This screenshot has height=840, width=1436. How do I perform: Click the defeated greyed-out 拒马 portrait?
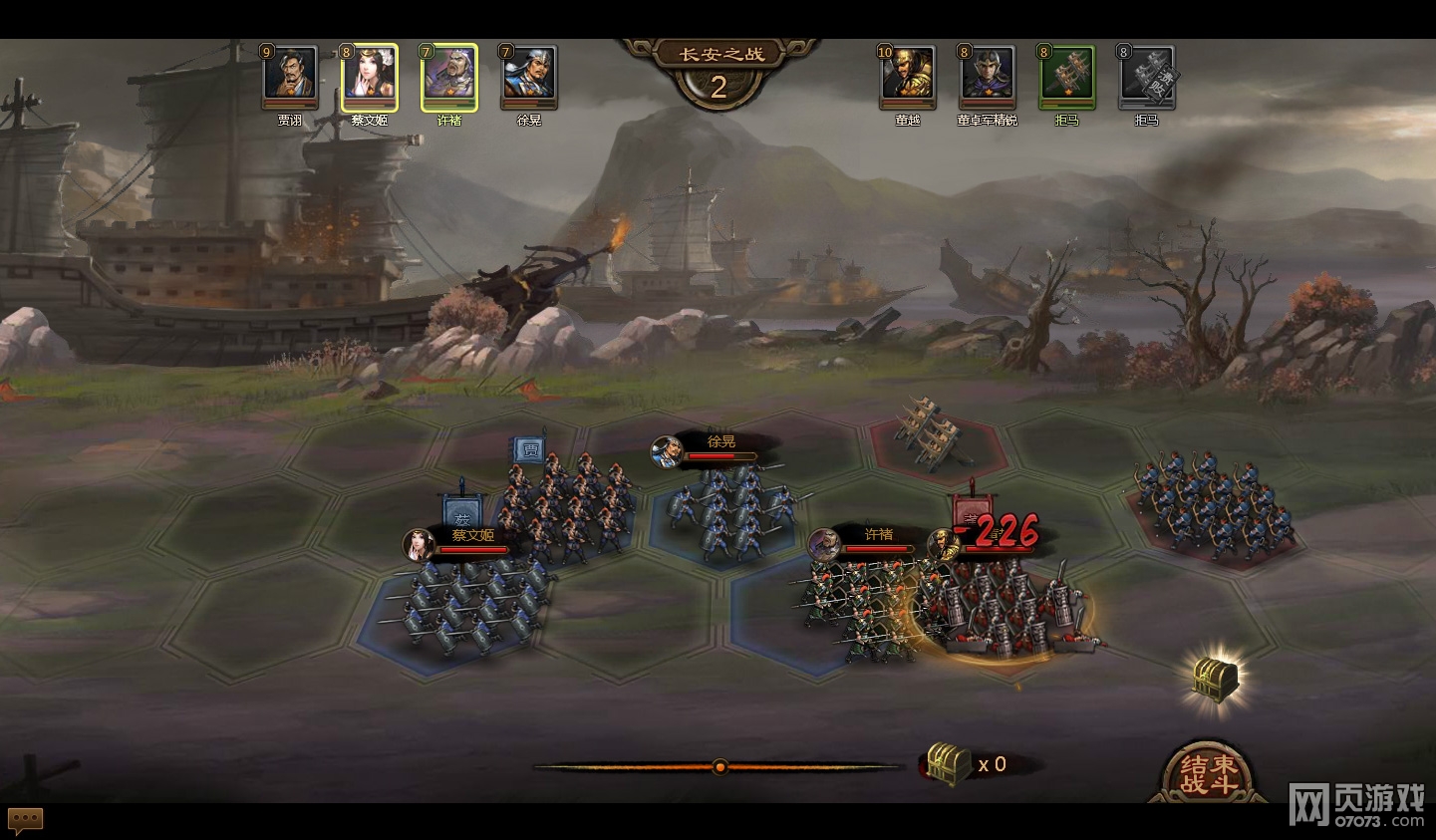[1147, 76]
